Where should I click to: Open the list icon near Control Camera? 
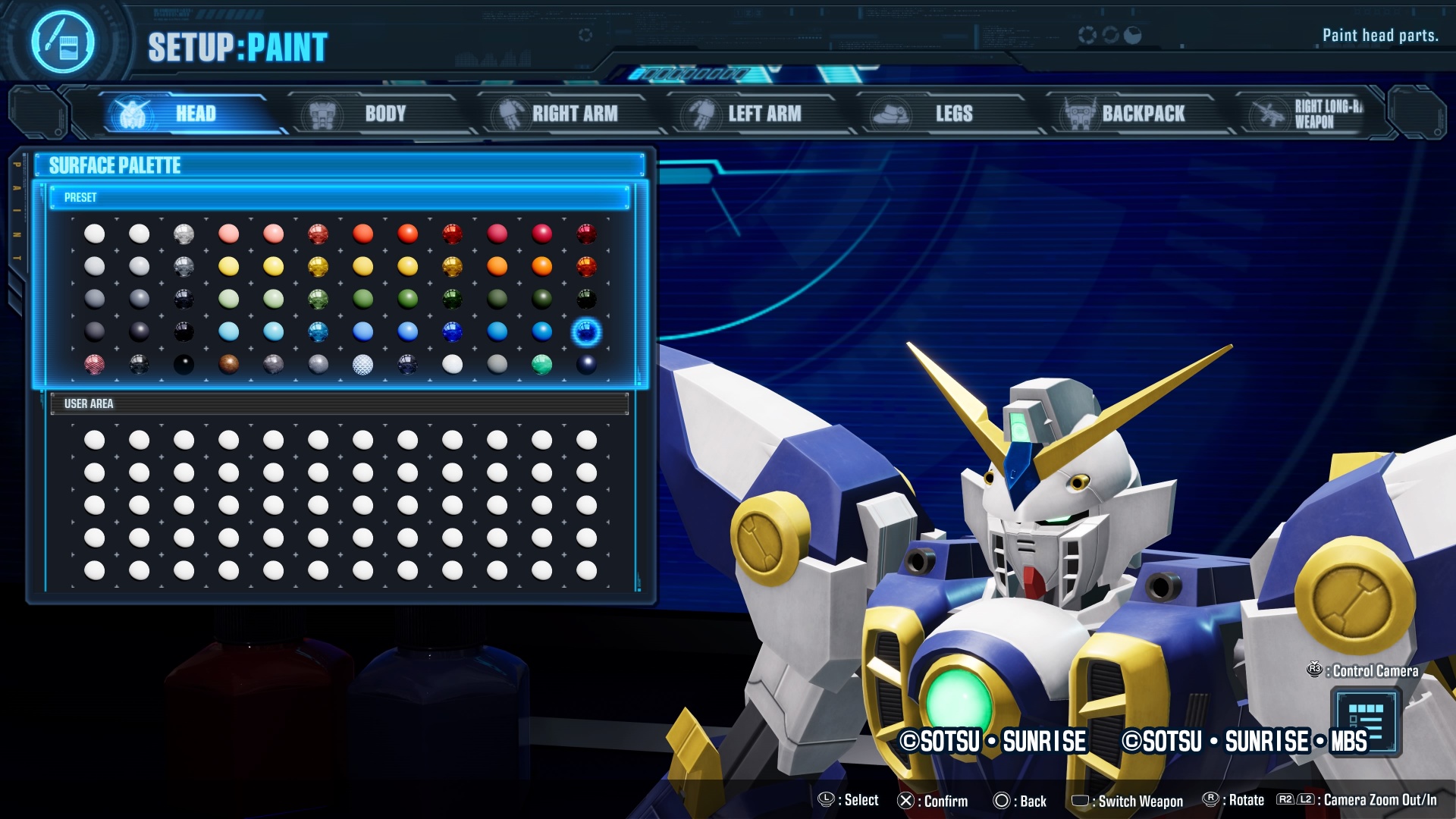click(1365, 721)
